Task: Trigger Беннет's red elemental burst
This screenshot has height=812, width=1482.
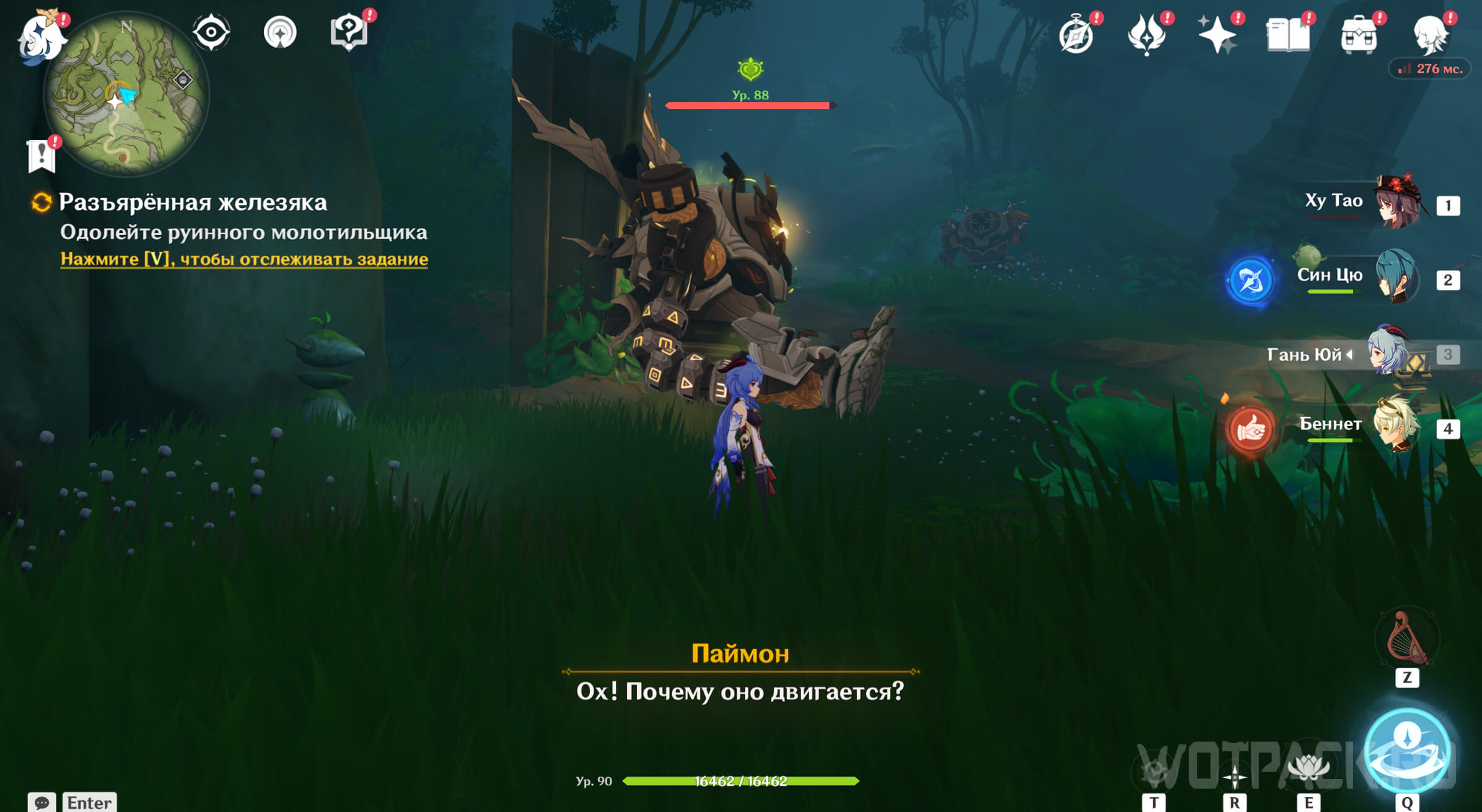Action: pyautogui.click(x=1250, y=429)
